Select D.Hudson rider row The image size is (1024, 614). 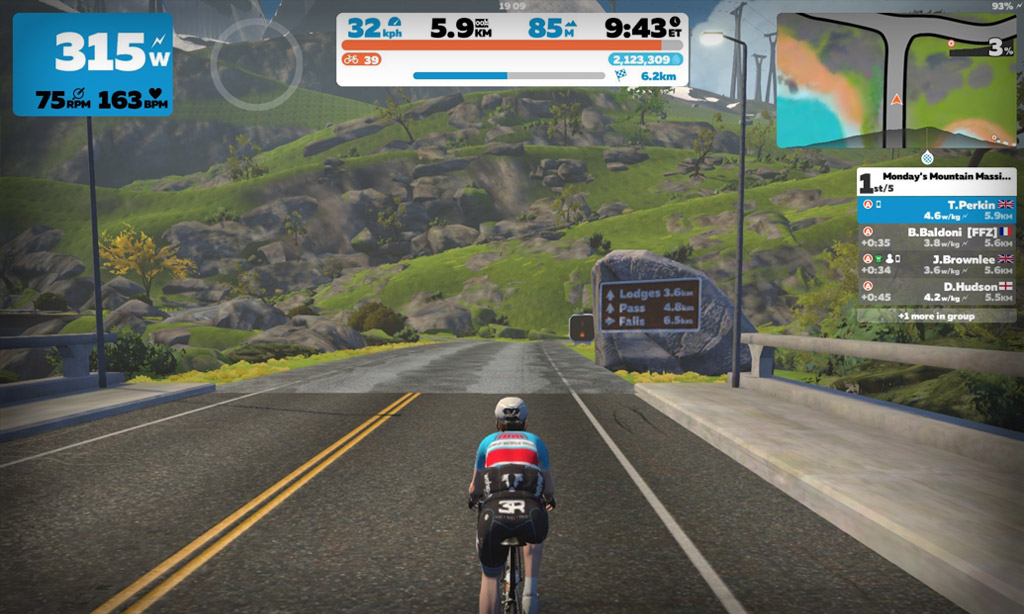937,290
